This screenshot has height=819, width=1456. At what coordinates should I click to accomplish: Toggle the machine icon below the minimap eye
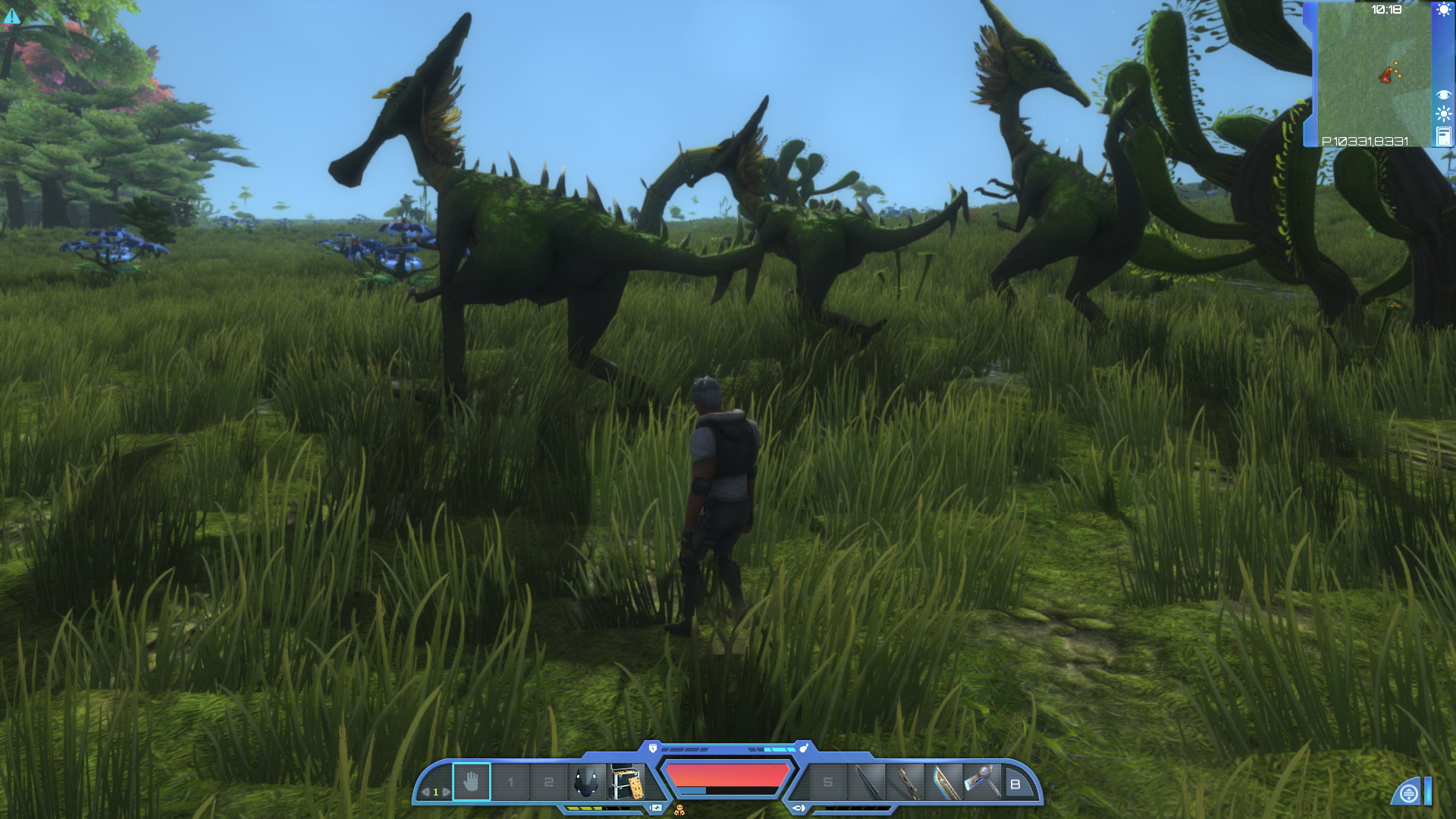point(1443,135)
